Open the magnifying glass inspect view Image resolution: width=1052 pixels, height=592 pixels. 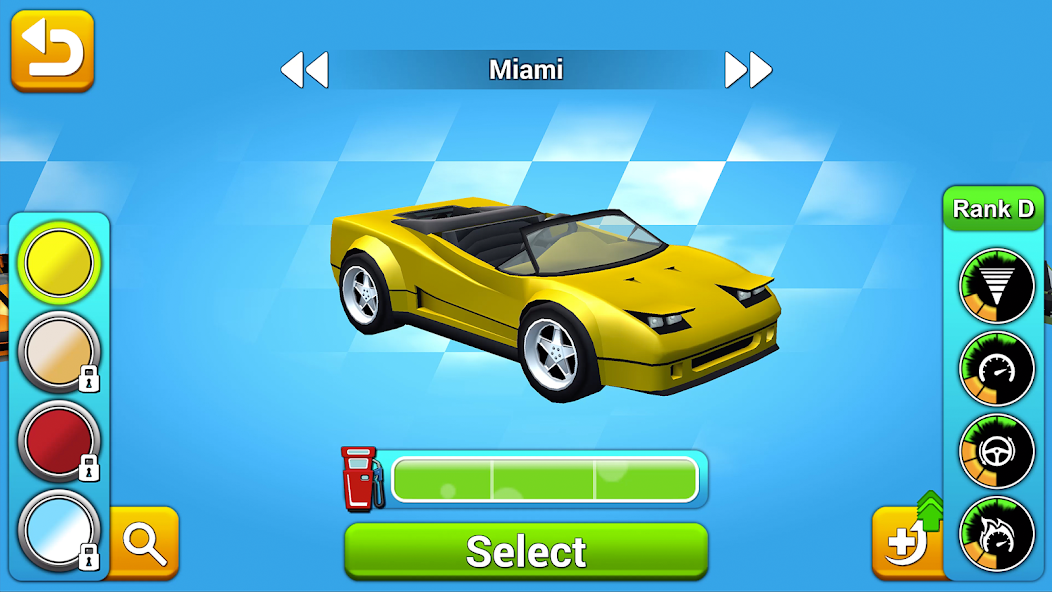[144, 542]
